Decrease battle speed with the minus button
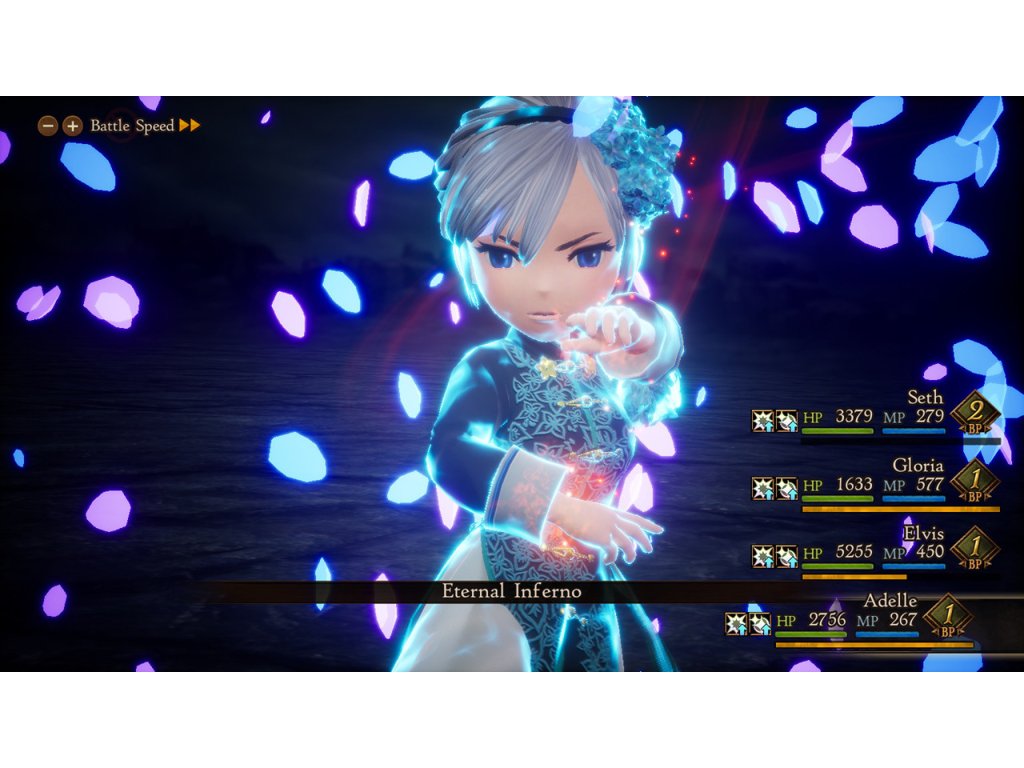The height and width of the screenshot is (768, 1024). tap(47, 126)
